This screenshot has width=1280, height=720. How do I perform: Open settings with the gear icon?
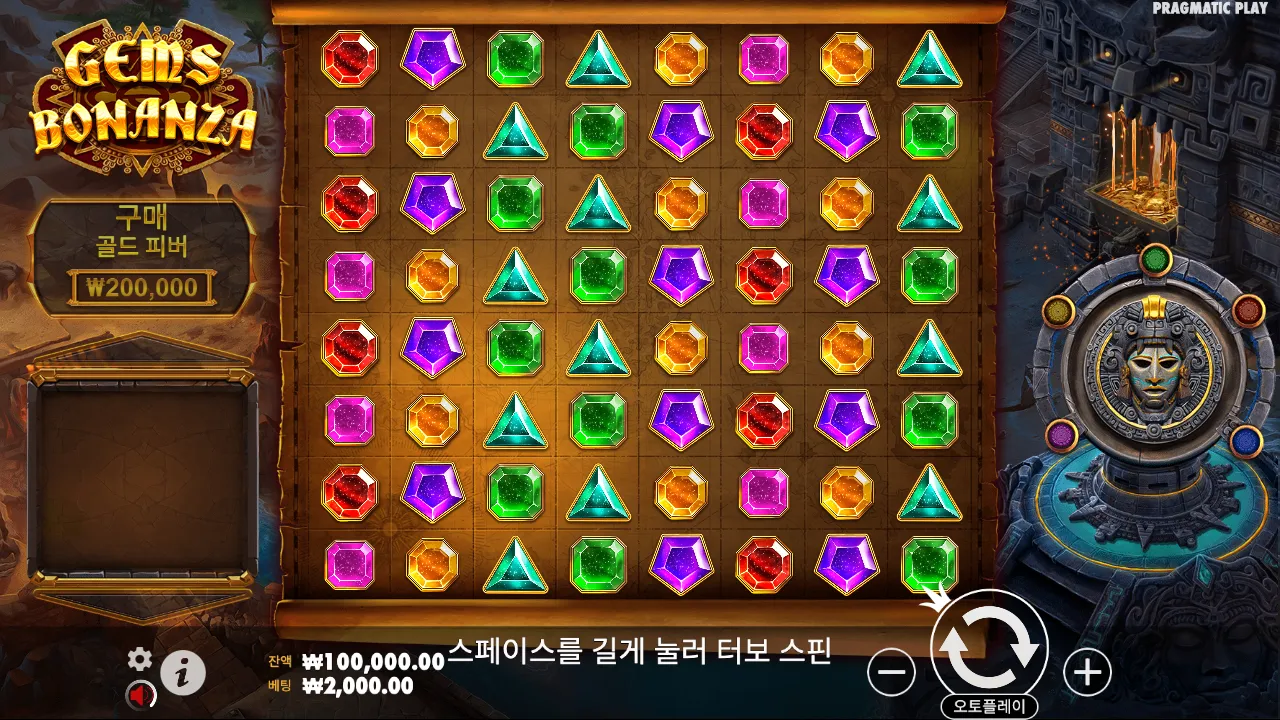pyautogui.click(x=138, y=660)
